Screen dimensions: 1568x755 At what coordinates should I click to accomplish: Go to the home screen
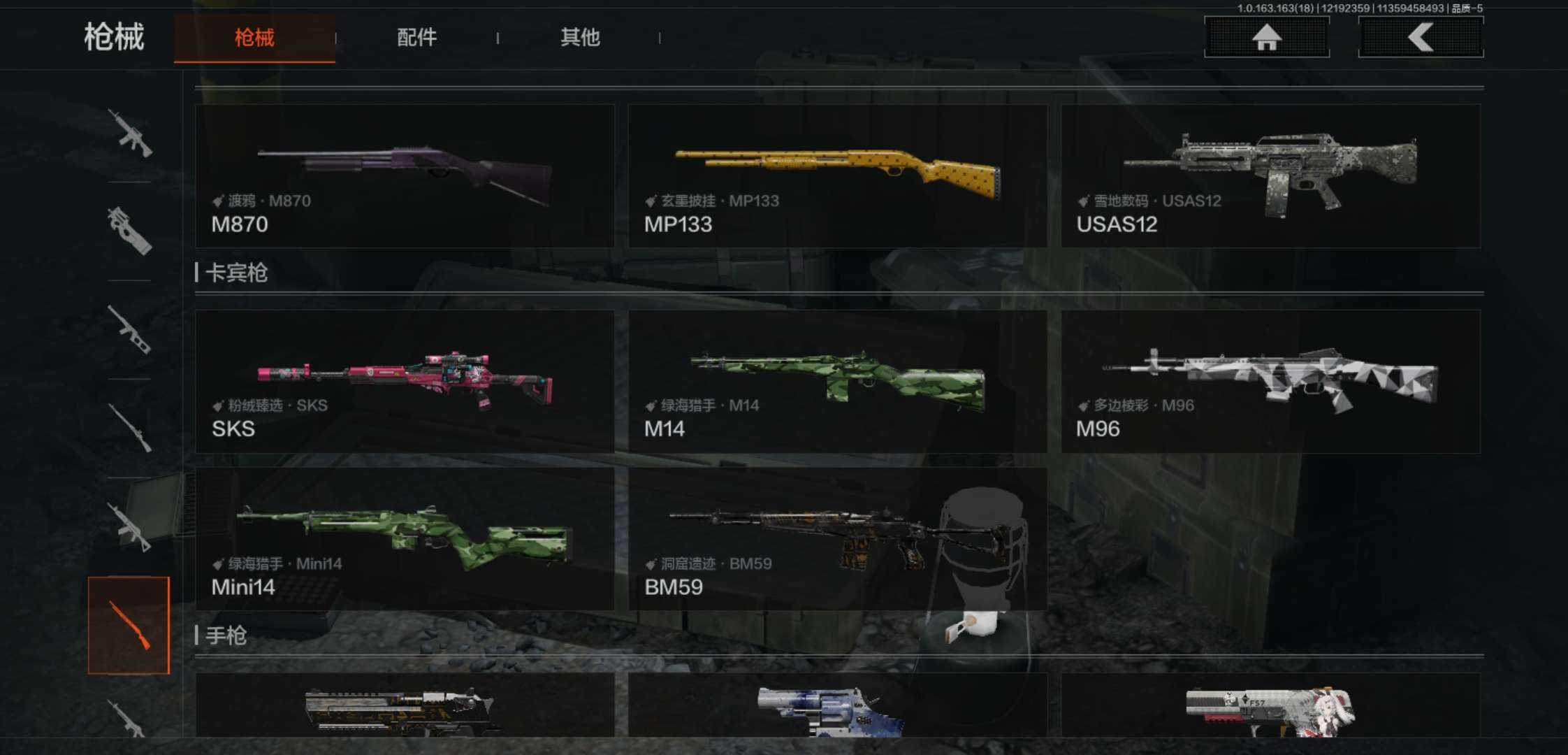[x=1266, y=37]
